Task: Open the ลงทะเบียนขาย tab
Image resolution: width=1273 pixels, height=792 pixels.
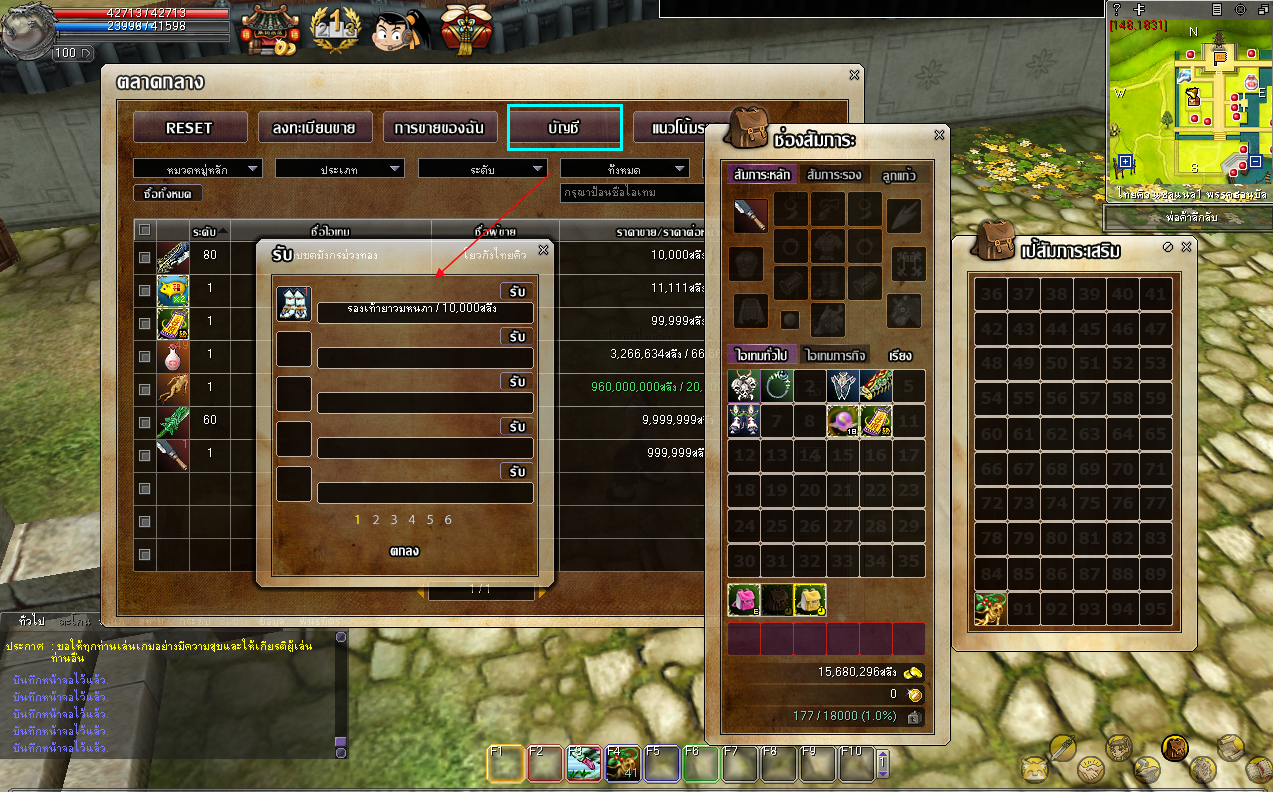Action: click(x=314, y=128)
